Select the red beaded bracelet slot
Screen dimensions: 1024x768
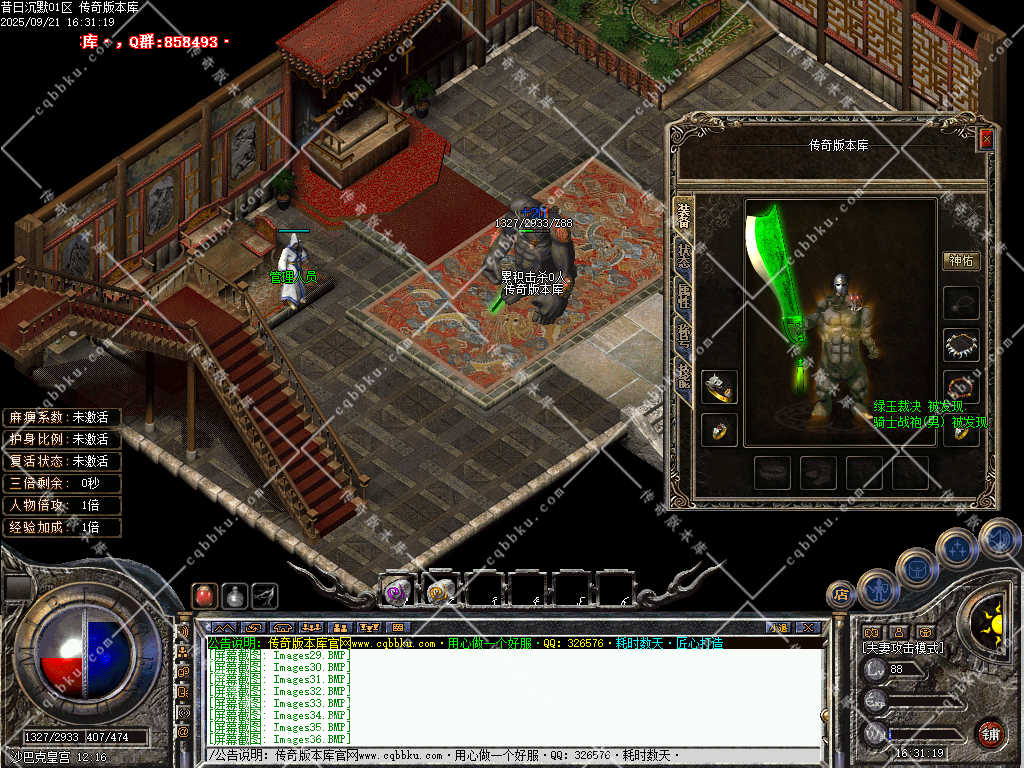click(x=961, y=387)
